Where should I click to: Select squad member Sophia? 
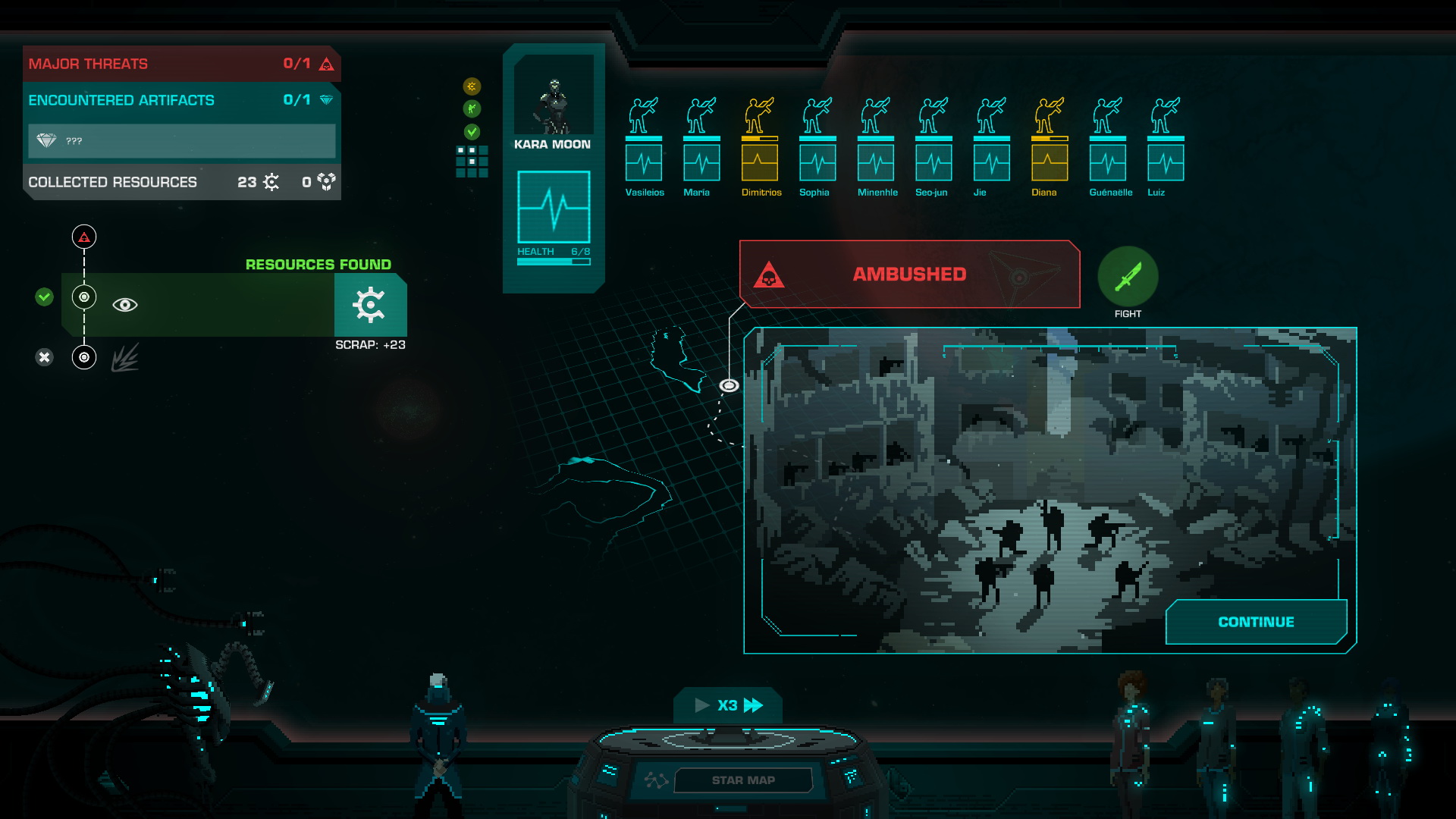817,144
